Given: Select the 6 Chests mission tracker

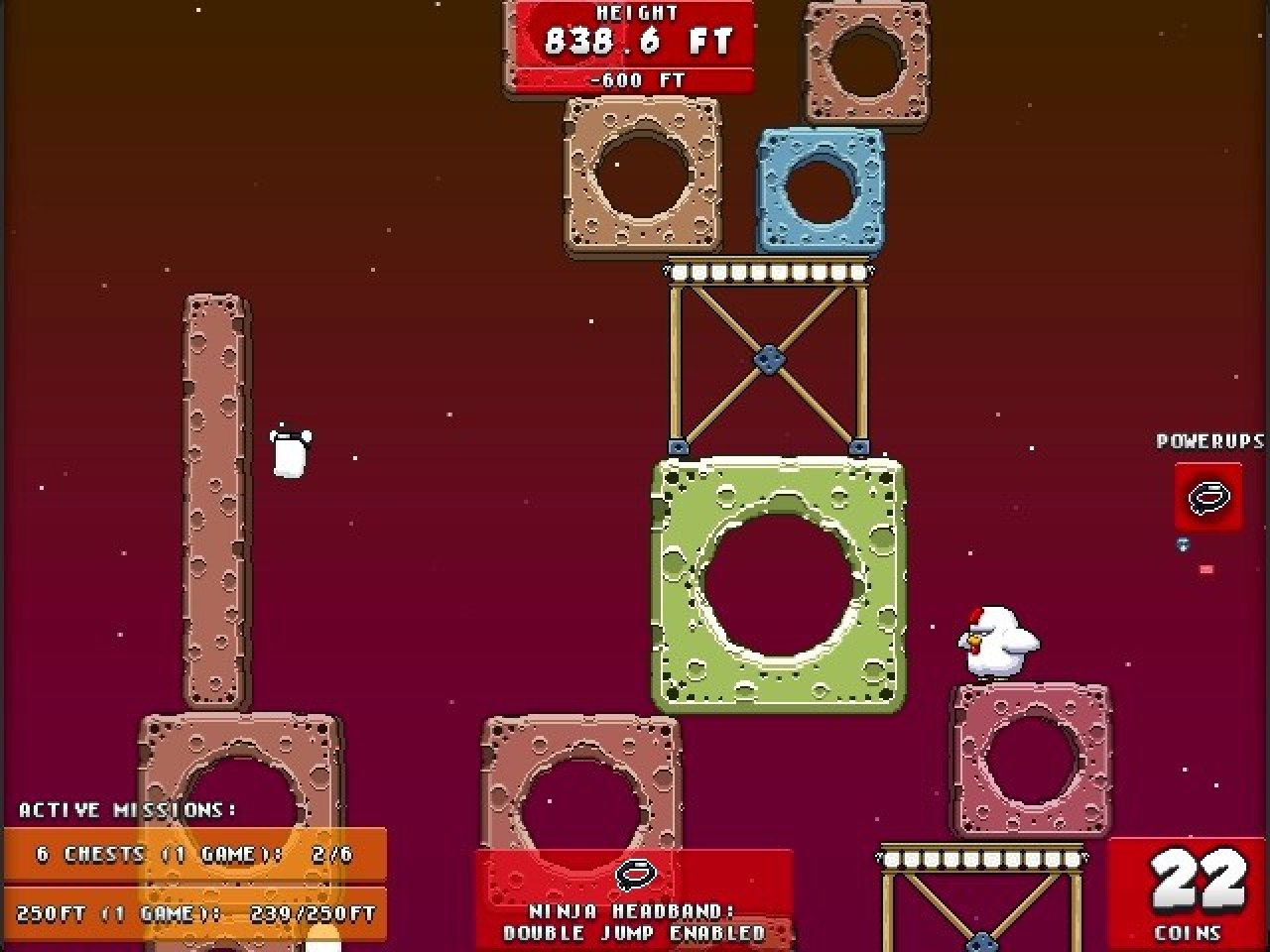Looking at the screenshot, I should point(194,854).
